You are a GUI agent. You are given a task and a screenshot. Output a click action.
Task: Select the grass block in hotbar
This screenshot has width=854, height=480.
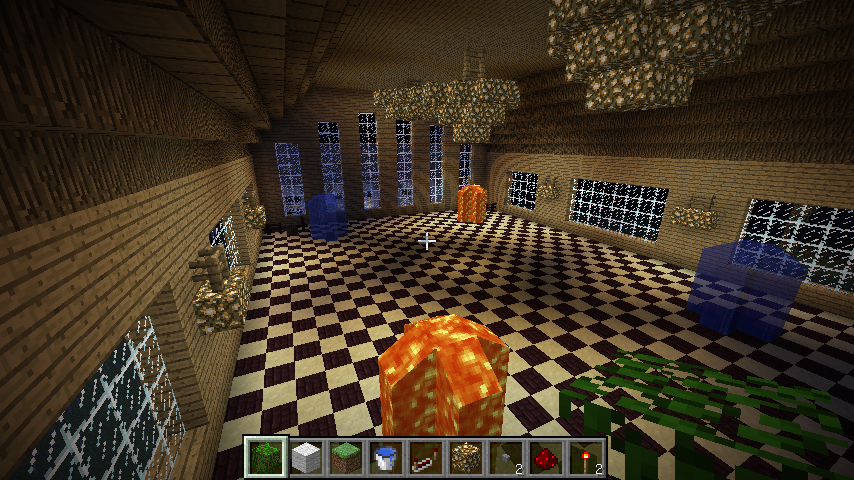346,459
